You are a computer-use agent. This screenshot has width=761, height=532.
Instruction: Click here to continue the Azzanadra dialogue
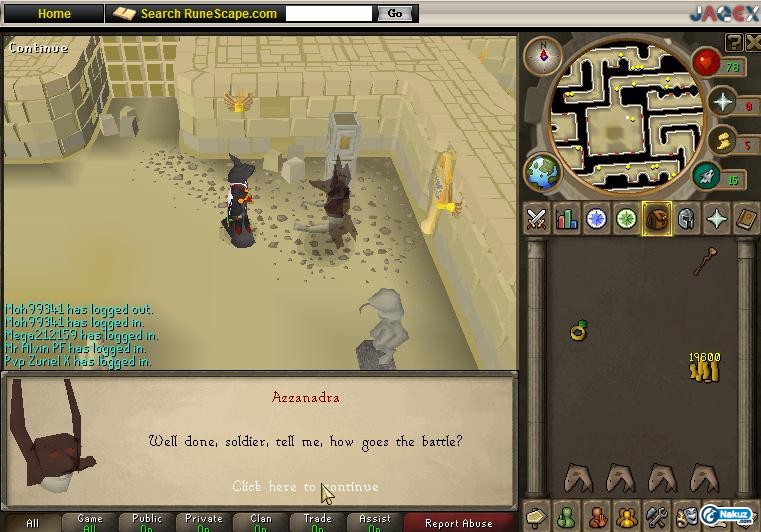(305, 486)
